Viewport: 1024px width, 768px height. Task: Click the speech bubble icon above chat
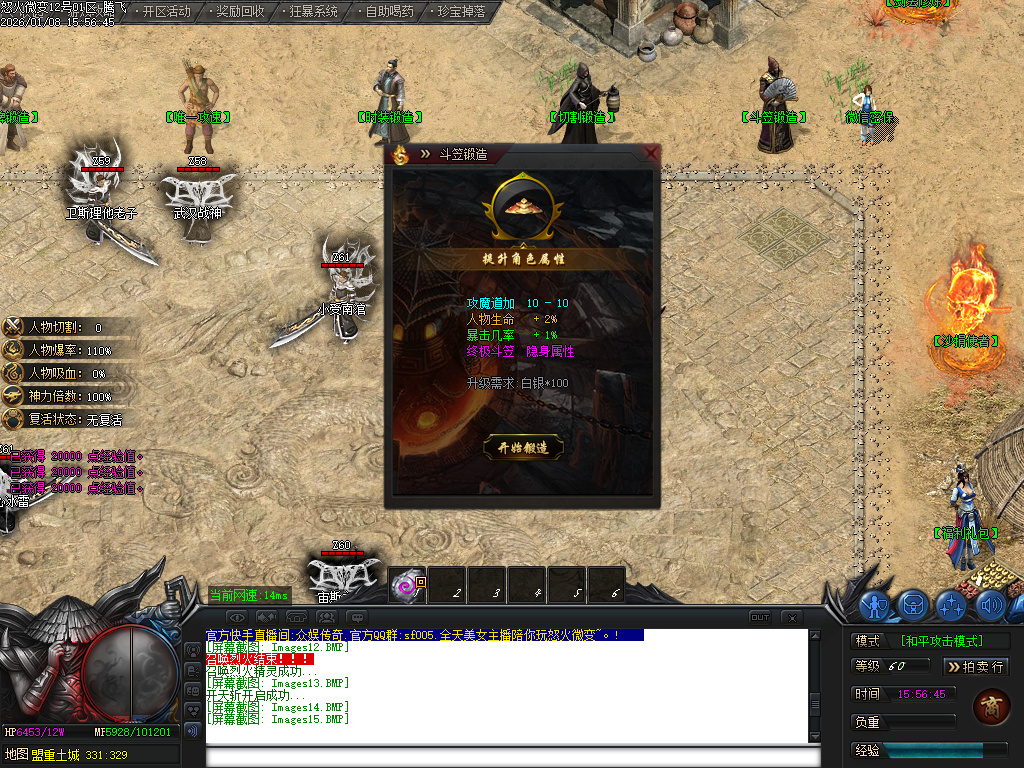(x=357, y=617)
